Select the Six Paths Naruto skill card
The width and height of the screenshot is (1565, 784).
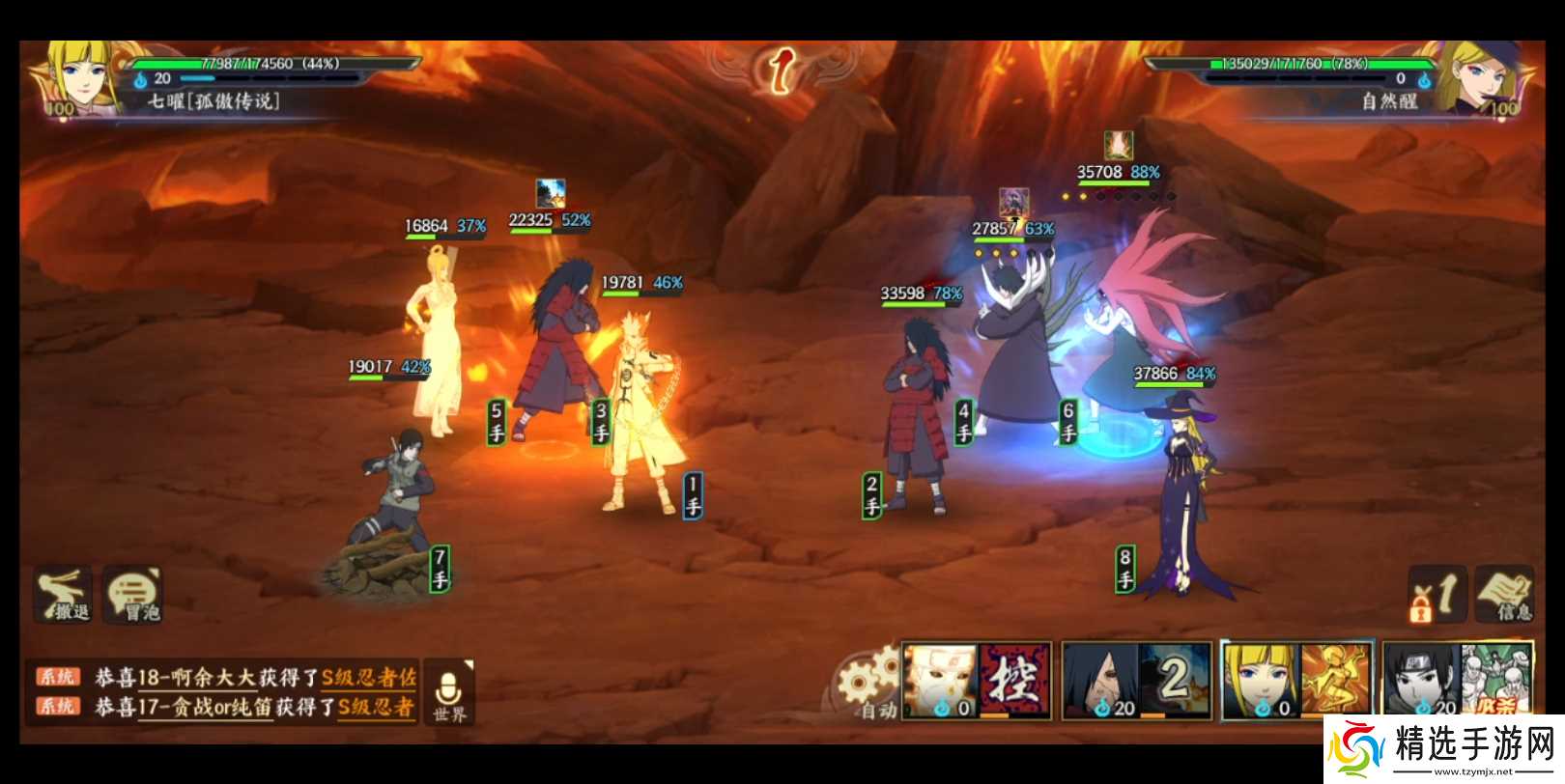point(976,682)
